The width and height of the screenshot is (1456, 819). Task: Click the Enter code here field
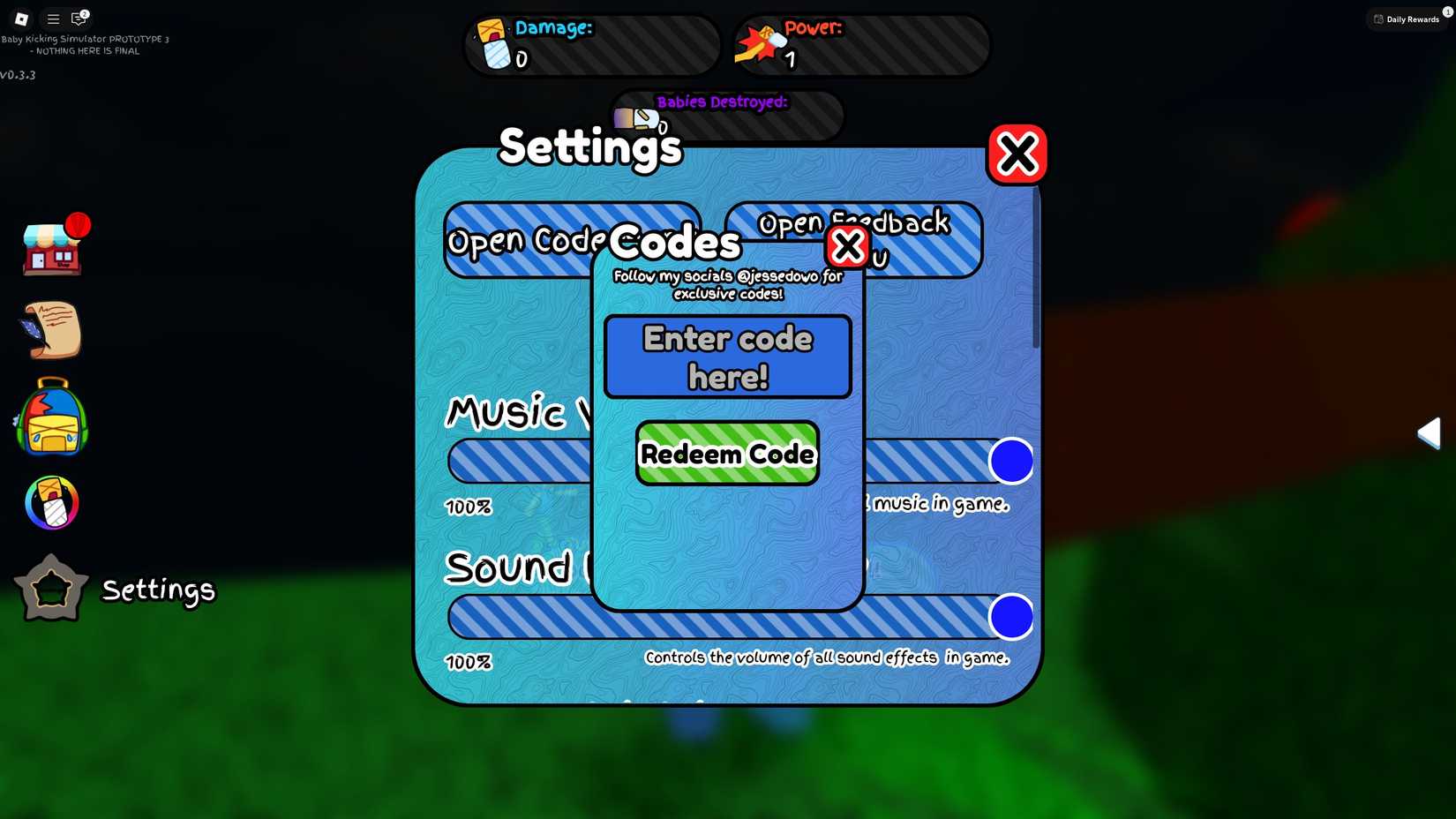point(727,356)
